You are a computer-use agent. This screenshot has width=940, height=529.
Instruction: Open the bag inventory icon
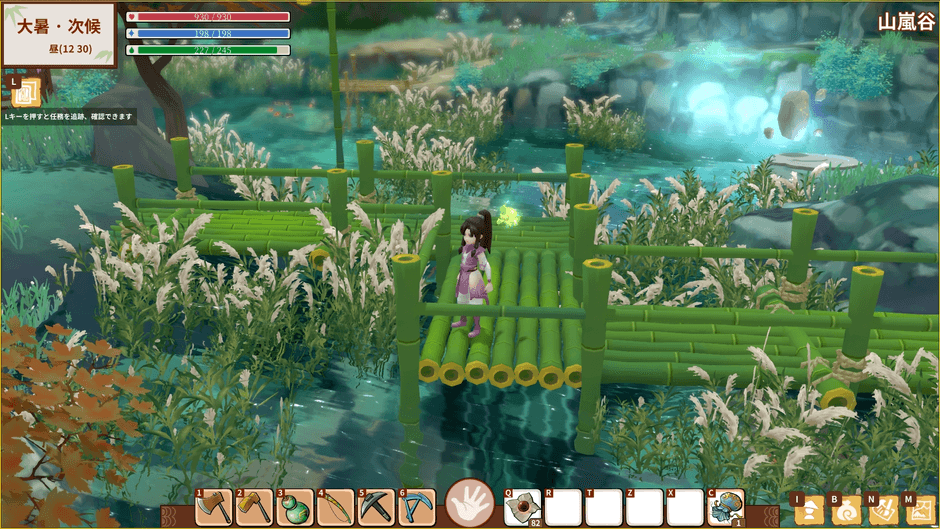[x=845, y=510]
